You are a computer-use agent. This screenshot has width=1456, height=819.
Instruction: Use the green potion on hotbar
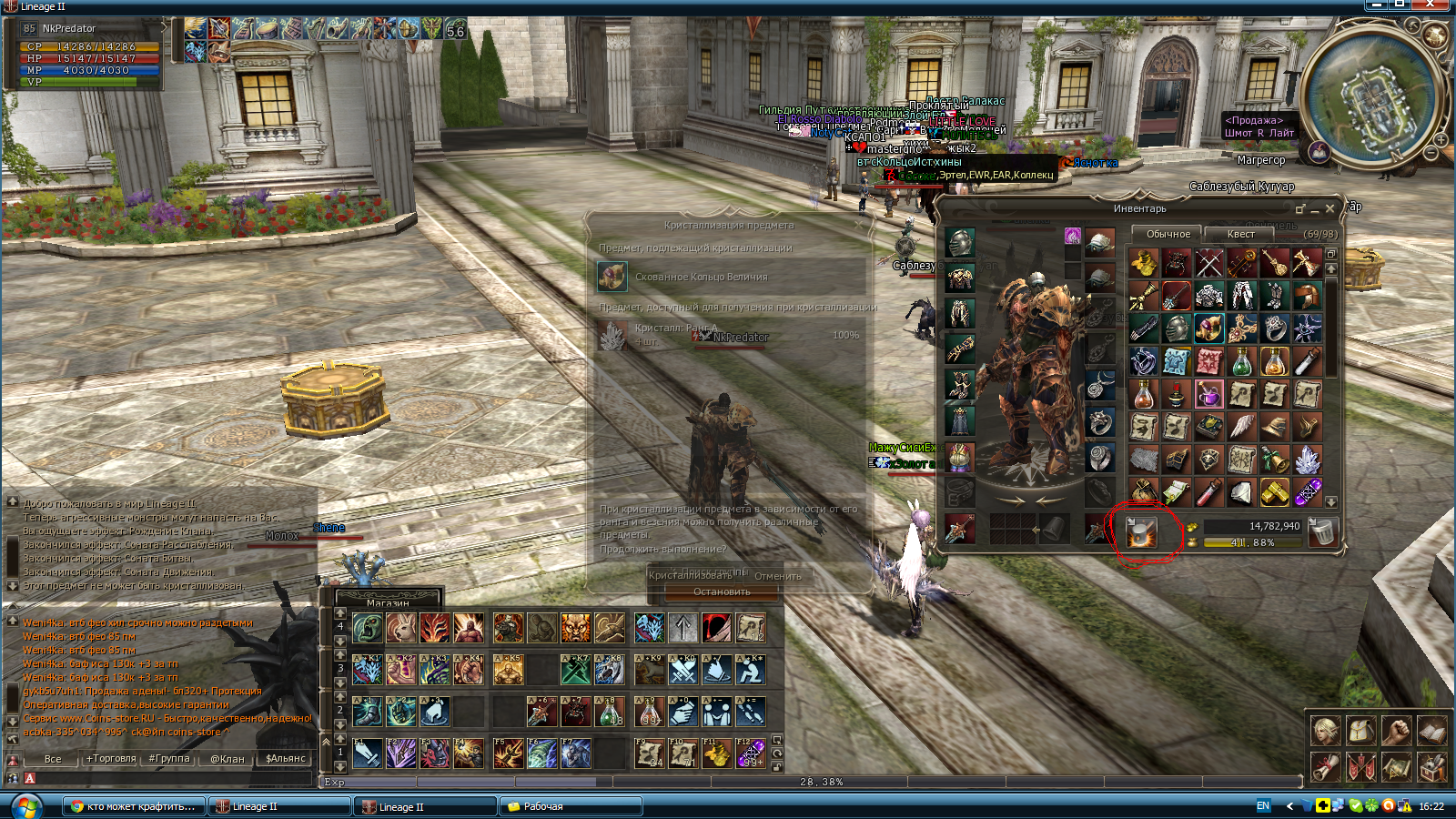[x=610, y=711]
